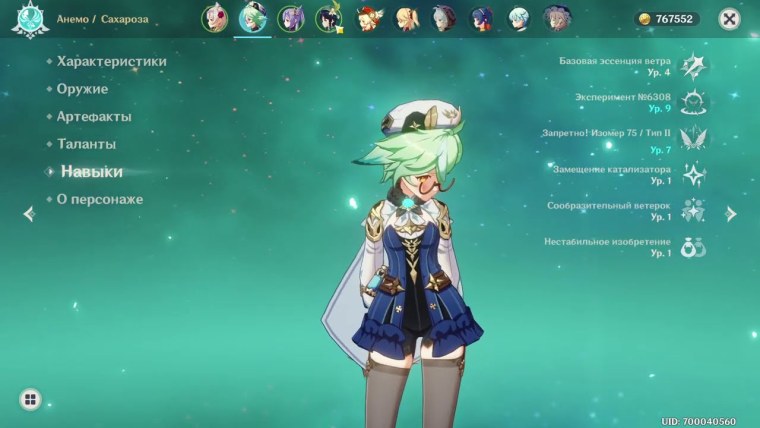
Task: Select the Оружие menu entry
Action: tap(82, 89)
